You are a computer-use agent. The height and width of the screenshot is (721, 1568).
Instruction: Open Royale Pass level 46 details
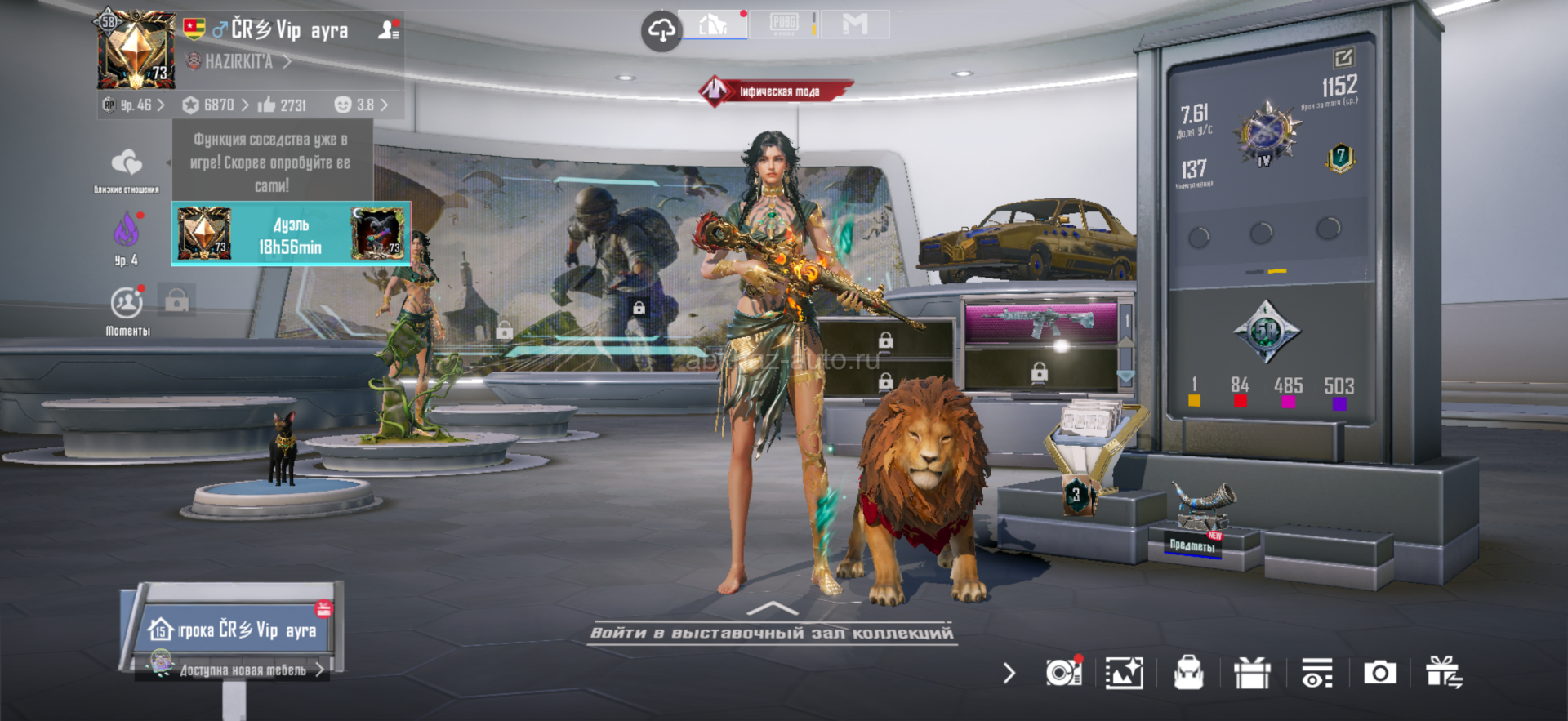135,105
